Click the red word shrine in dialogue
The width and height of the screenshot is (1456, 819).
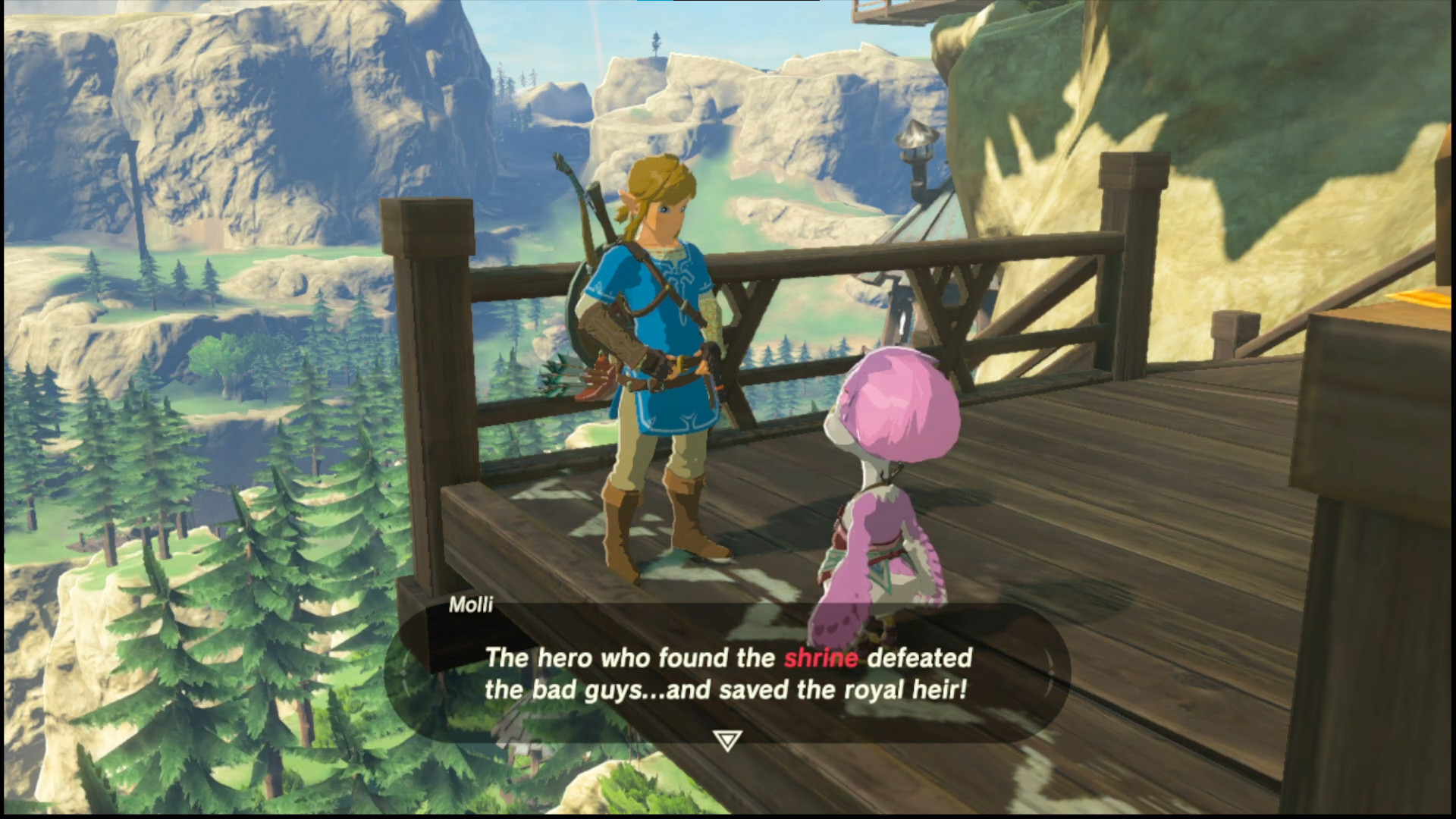[x=821, y=659]
